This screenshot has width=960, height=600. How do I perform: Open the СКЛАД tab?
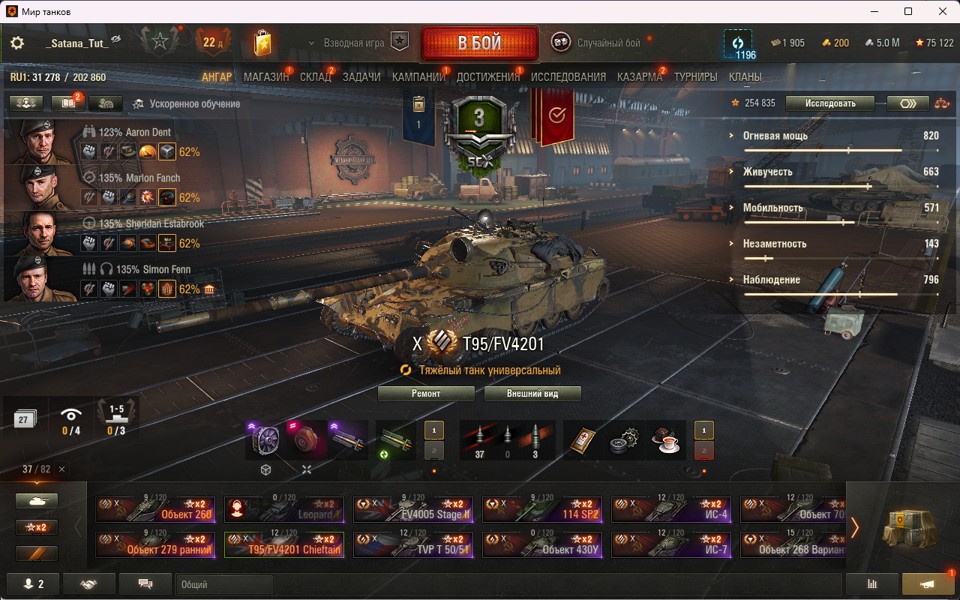tap(315, 77)
